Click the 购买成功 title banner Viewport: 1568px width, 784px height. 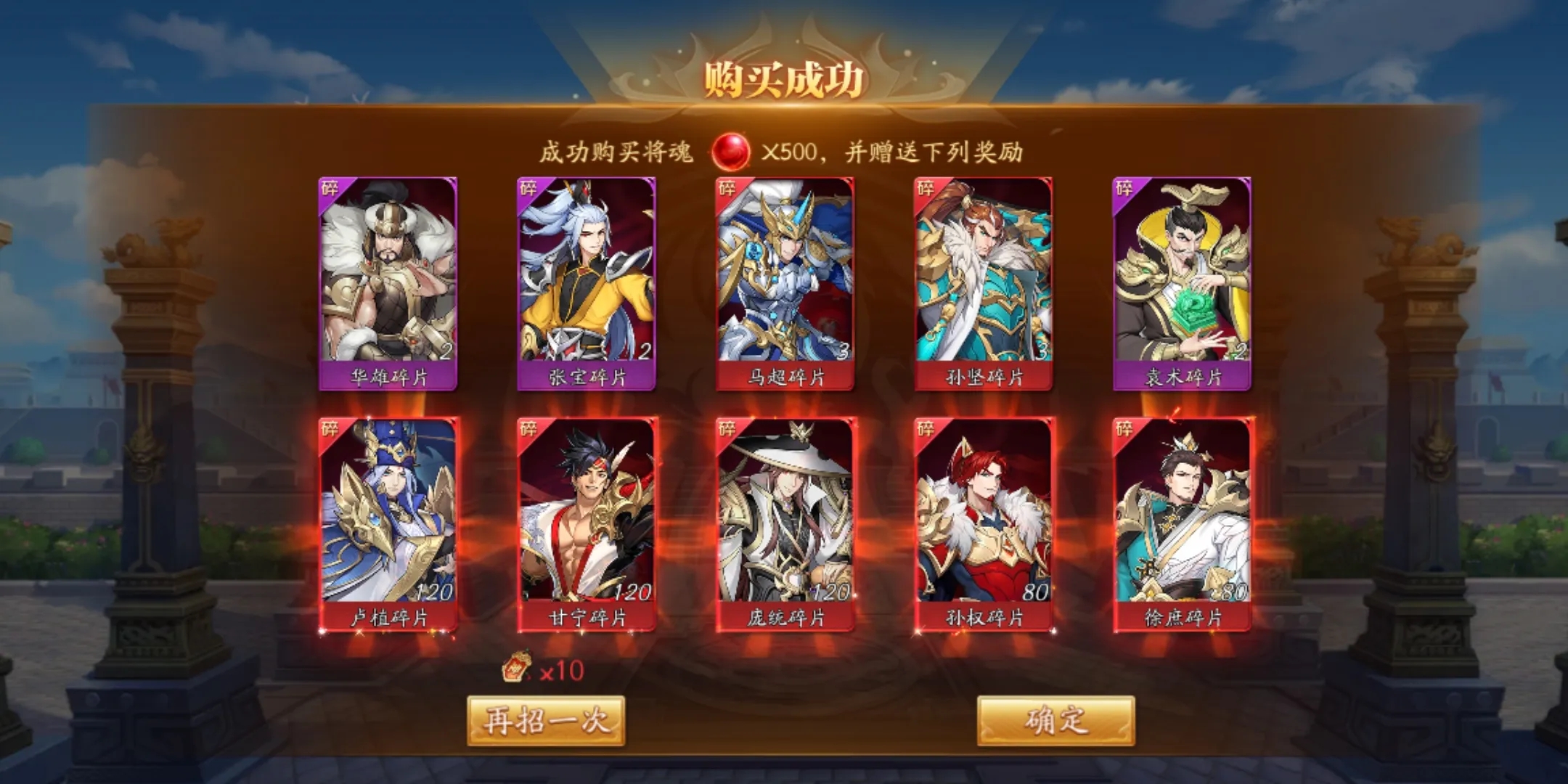coord(784,76)
